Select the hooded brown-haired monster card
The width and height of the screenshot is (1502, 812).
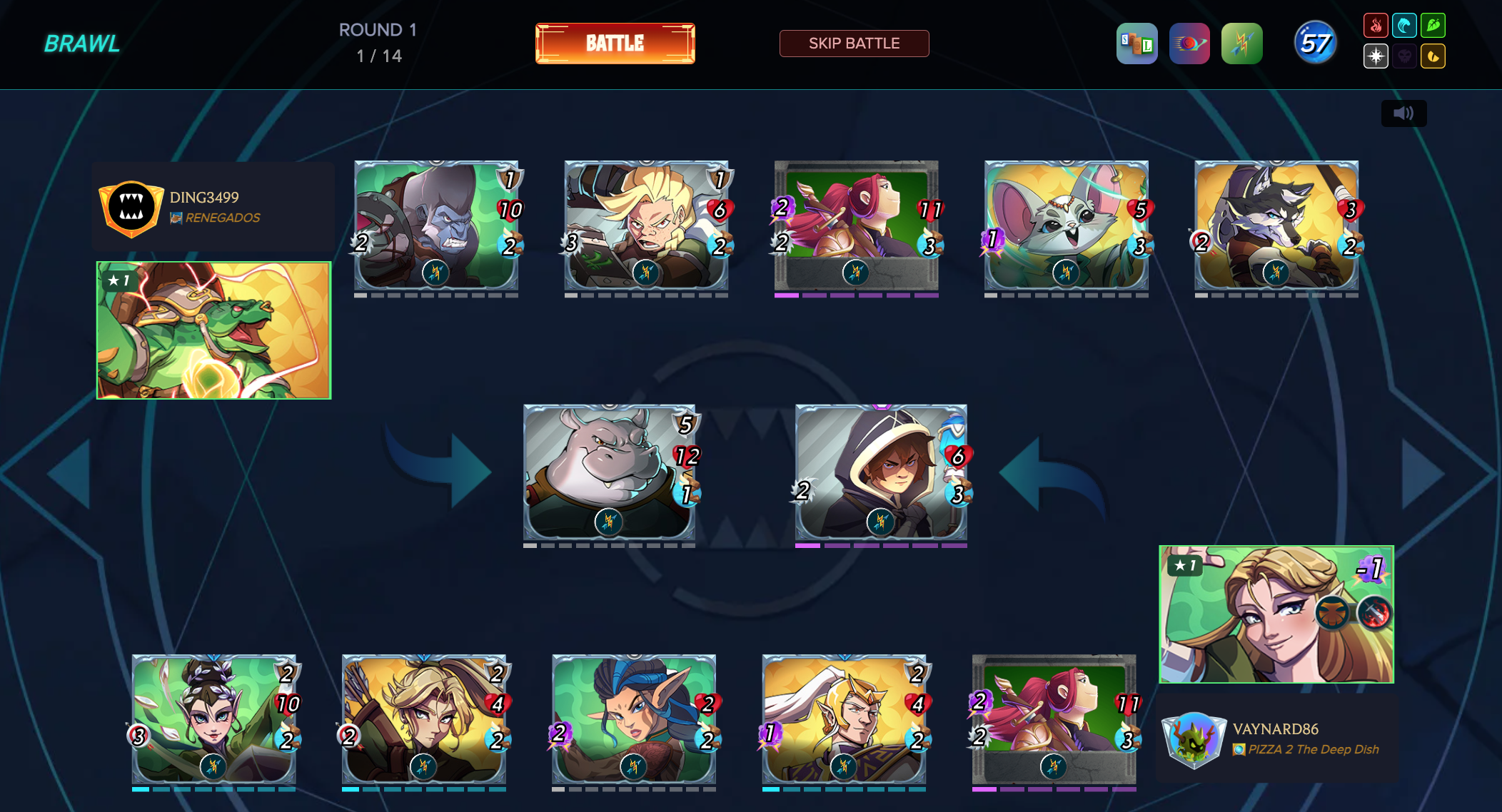(x=881, y=472)
